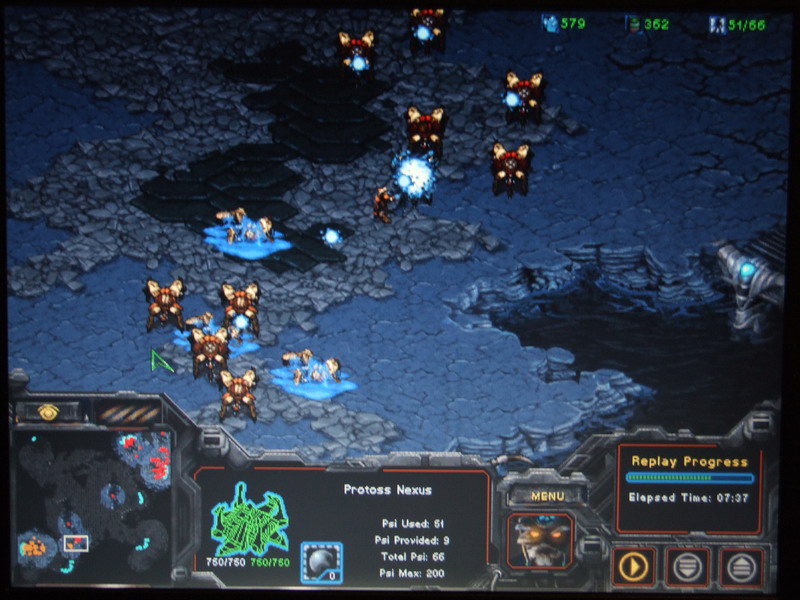Click the replay play button
The width and height of the screenshot is (800, 600).
click(633, 567)
